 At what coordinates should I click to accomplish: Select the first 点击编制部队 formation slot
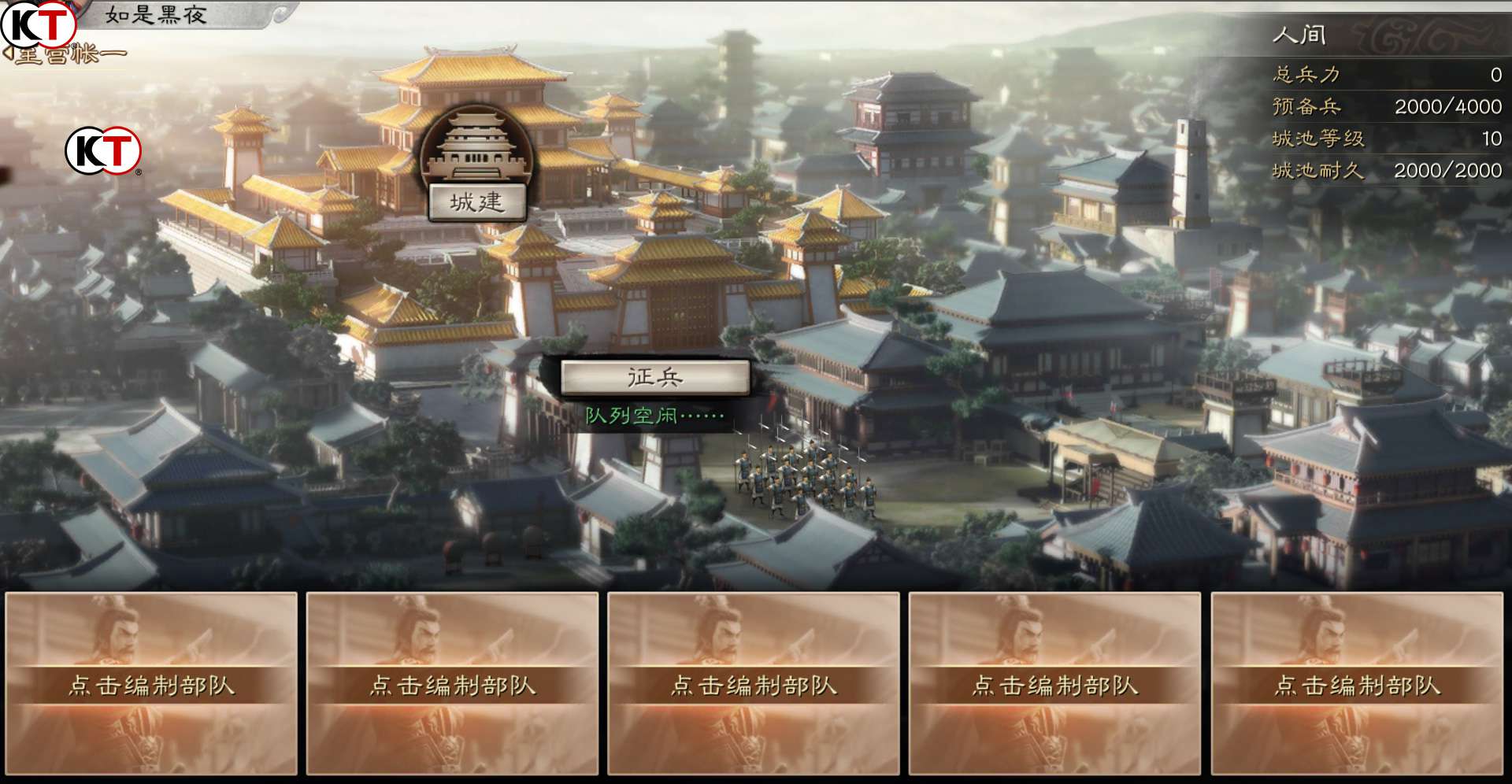(151, 686)
